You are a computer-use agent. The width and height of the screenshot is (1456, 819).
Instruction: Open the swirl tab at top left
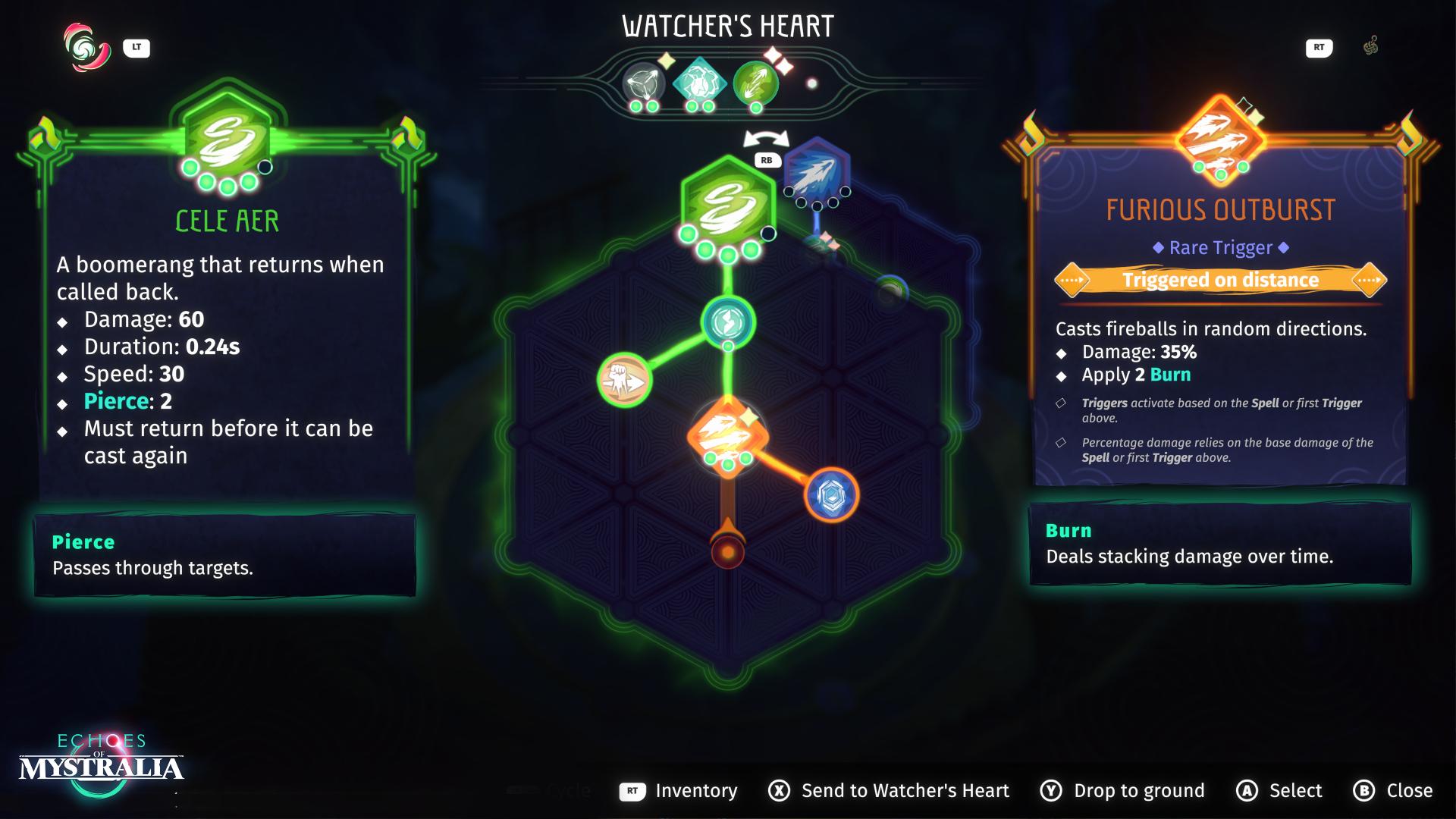click(87, 48)
